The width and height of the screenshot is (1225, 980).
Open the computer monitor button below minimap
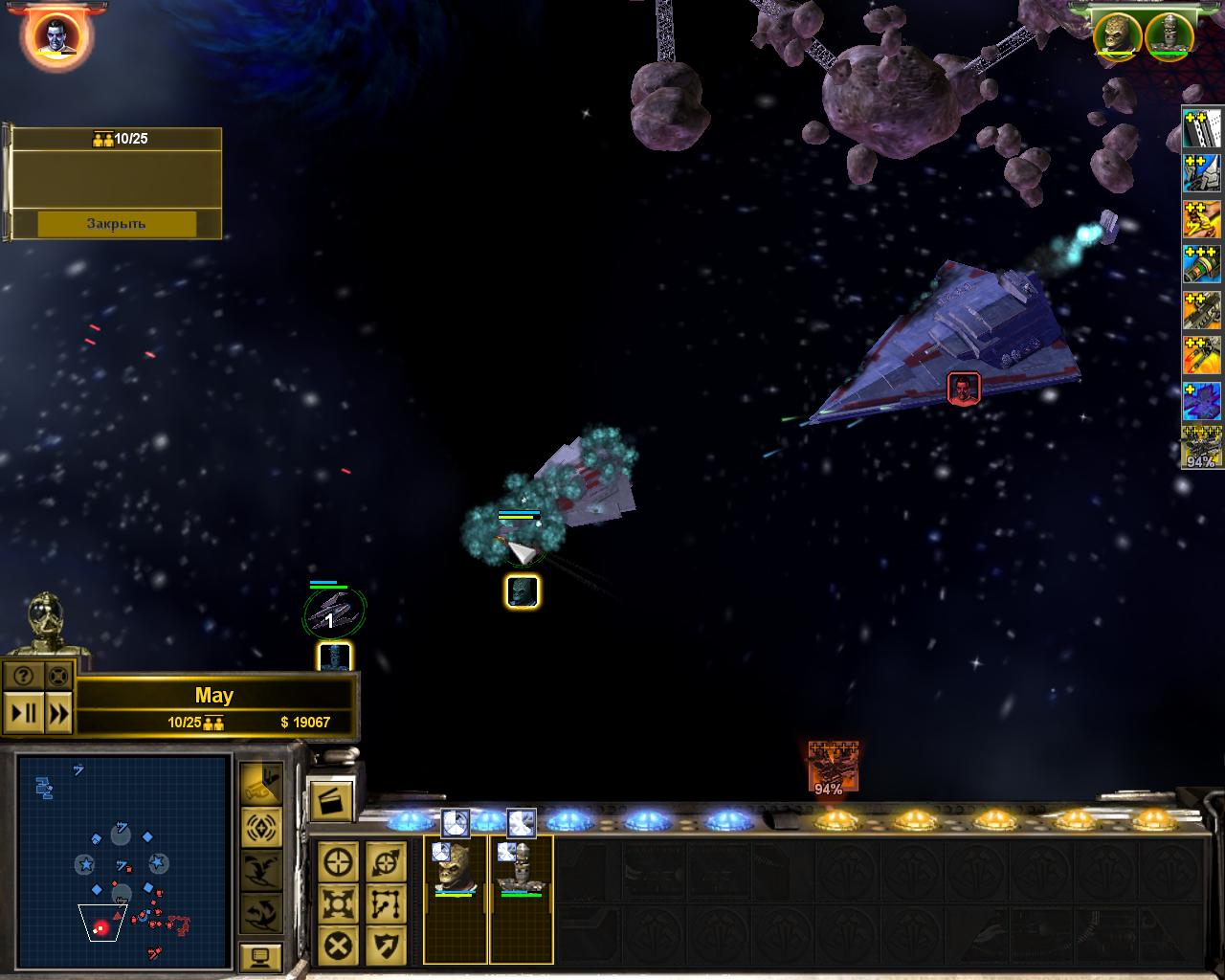click(x=260, y=956)
